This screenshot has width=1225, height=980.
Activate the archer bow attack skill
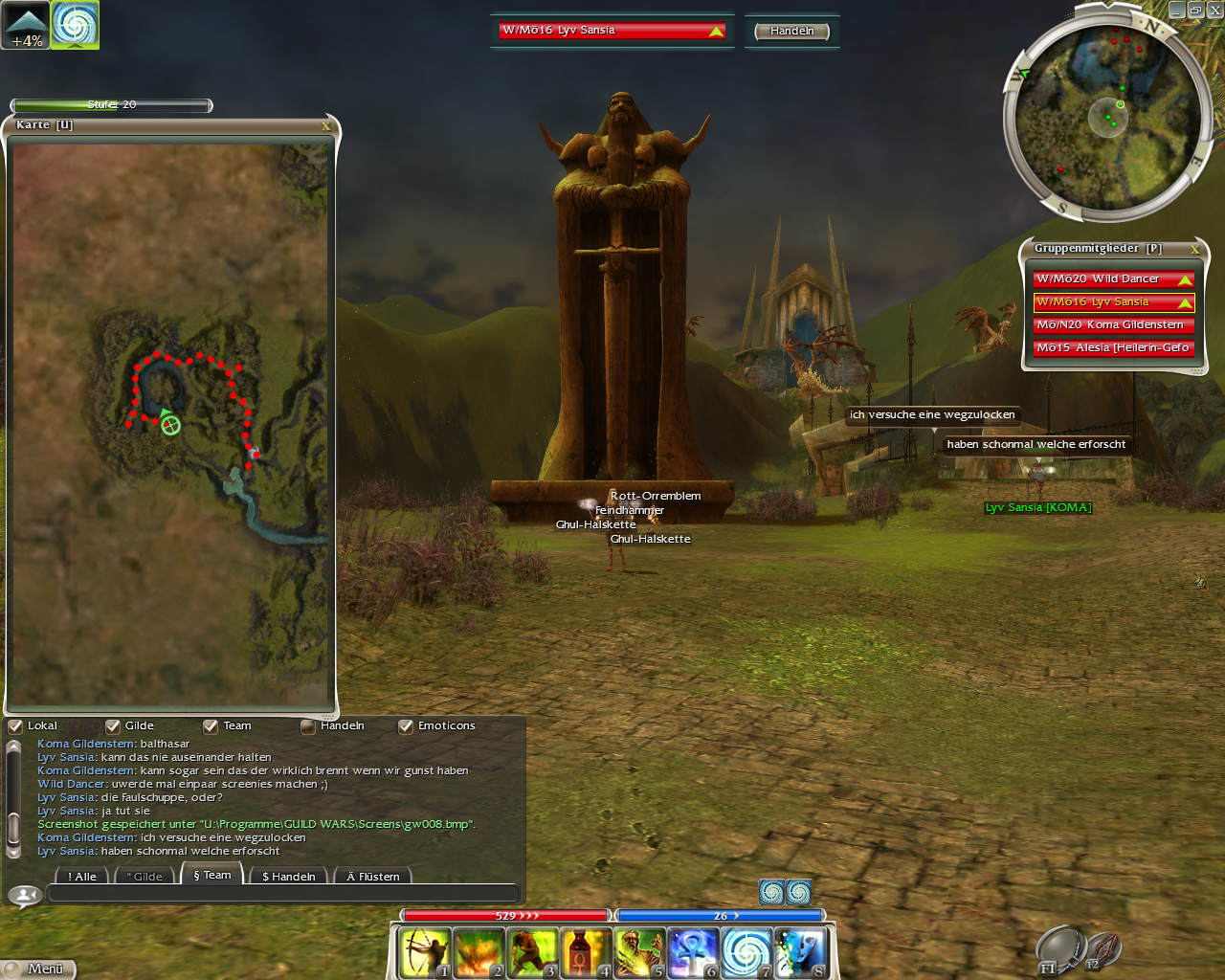click(425, 953)
